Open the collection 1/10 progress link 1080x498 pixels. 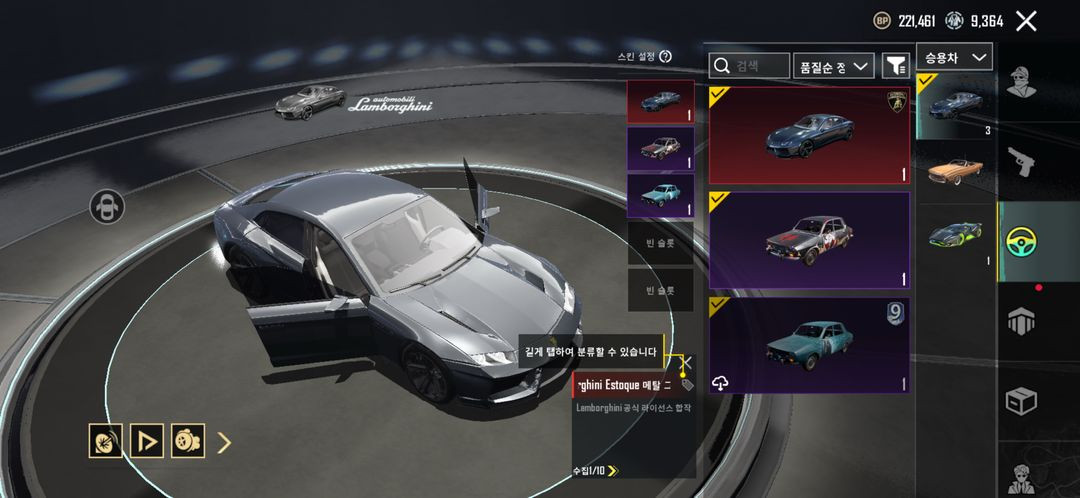[x=595, y=470]
